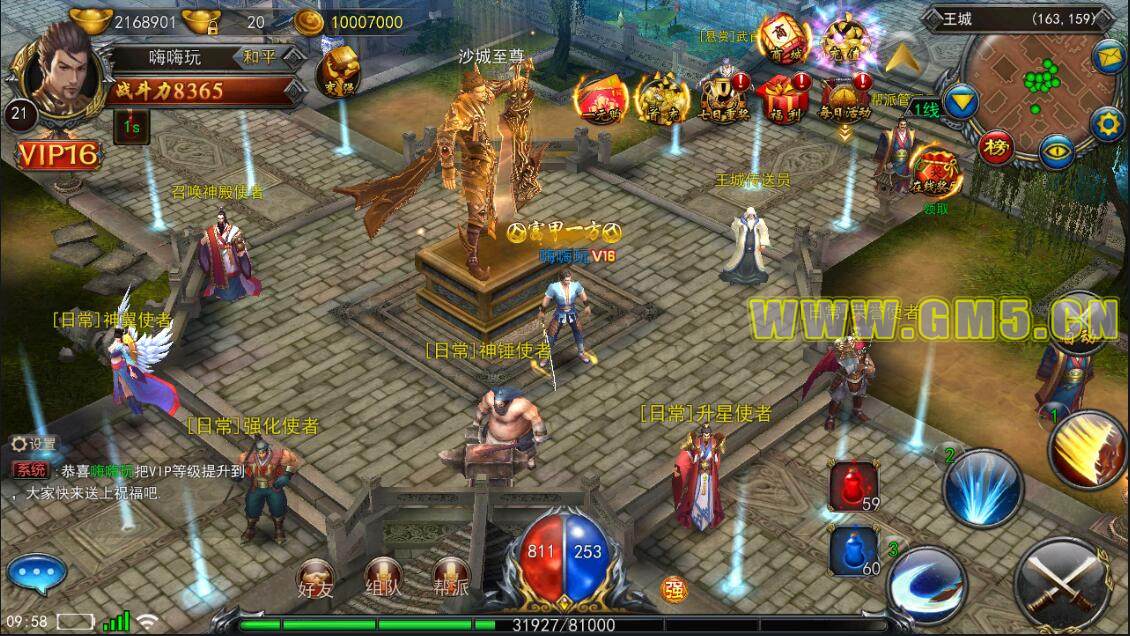Use the blue mana potion slot
The width and height of the screenshot is (1130, 636).
click(x=853, y=552)
